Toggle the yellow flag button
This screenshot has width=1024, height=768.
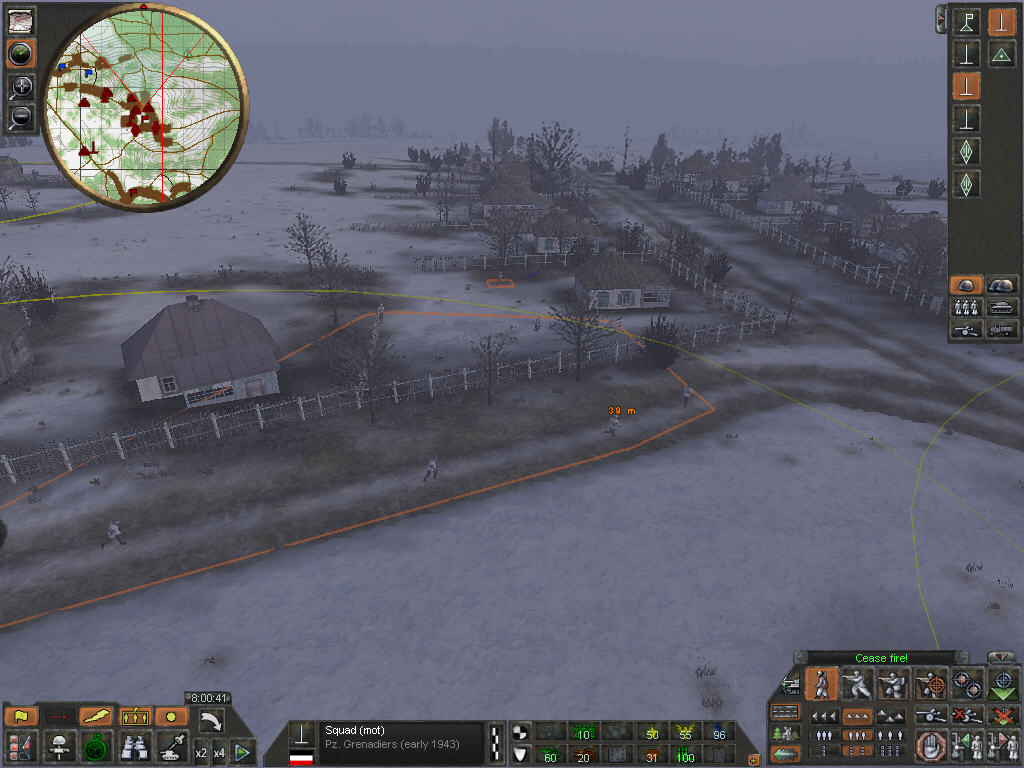pos(20,716)
